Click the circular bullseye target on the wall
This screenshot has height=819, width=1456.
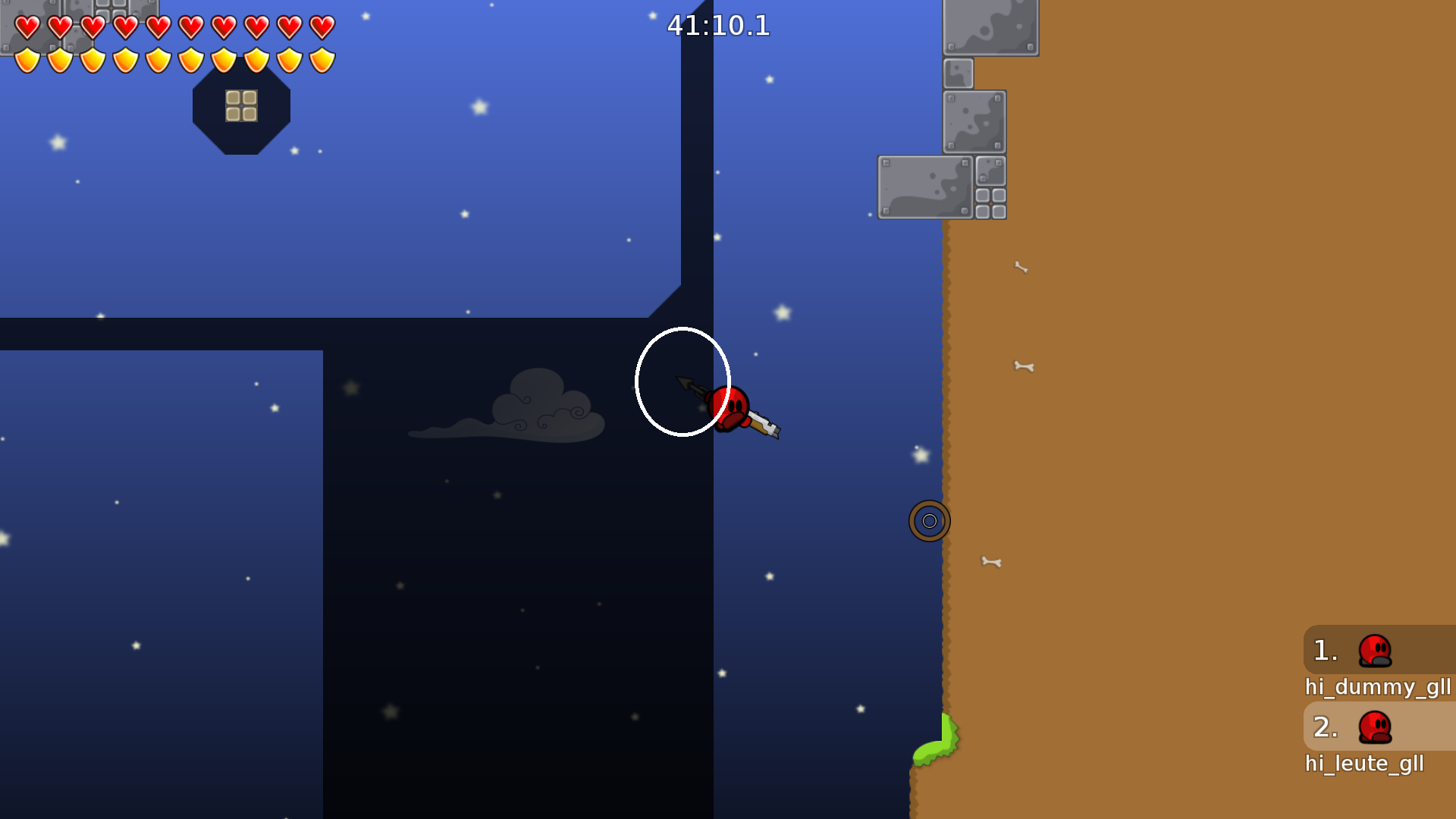[929, 520]
